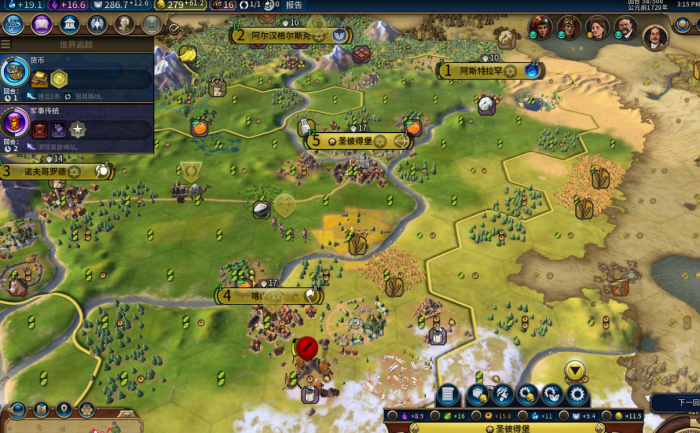This screenshot has width=700, height=433.
Task: Expand the yellow down-arrow city panel toggle
Action: [575, 371]
